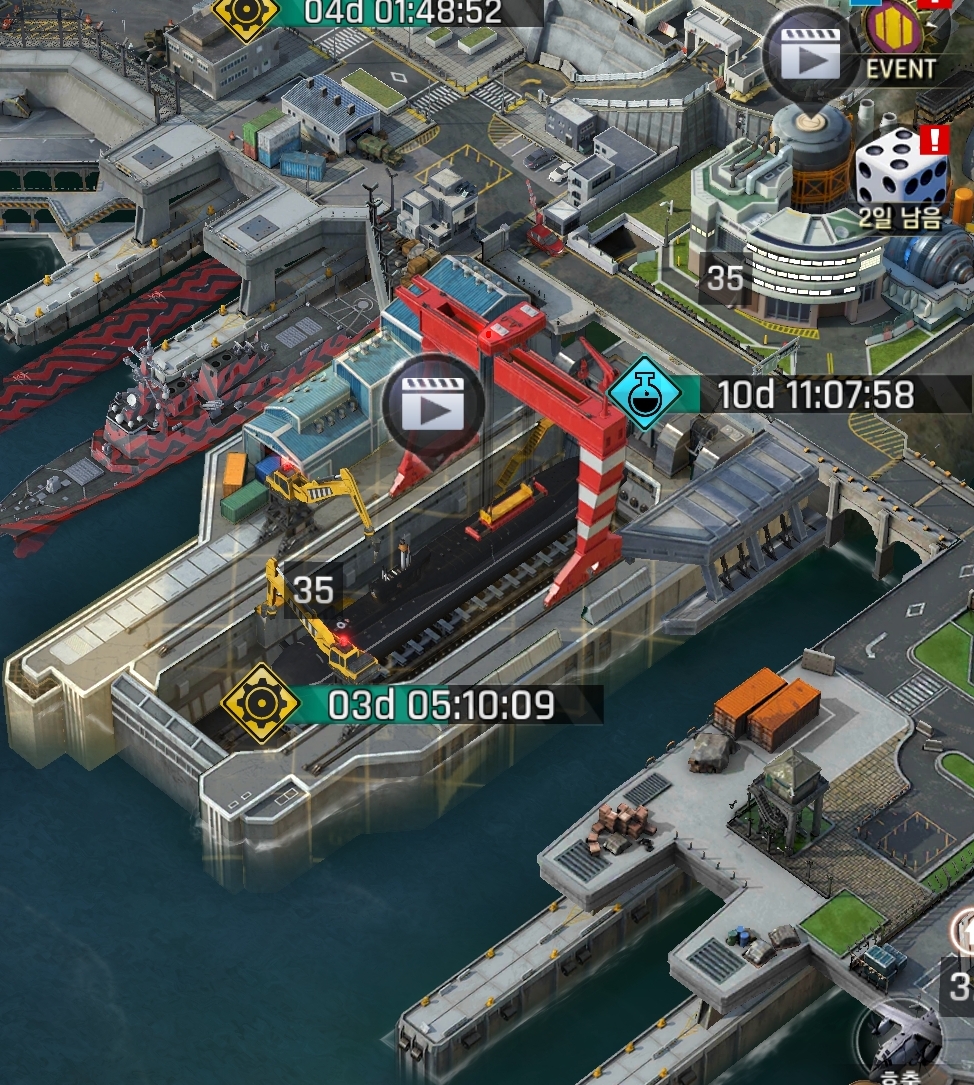Open the EVENT menu
The width and height of the screenshot is (974, 1085).
(900, 40)
